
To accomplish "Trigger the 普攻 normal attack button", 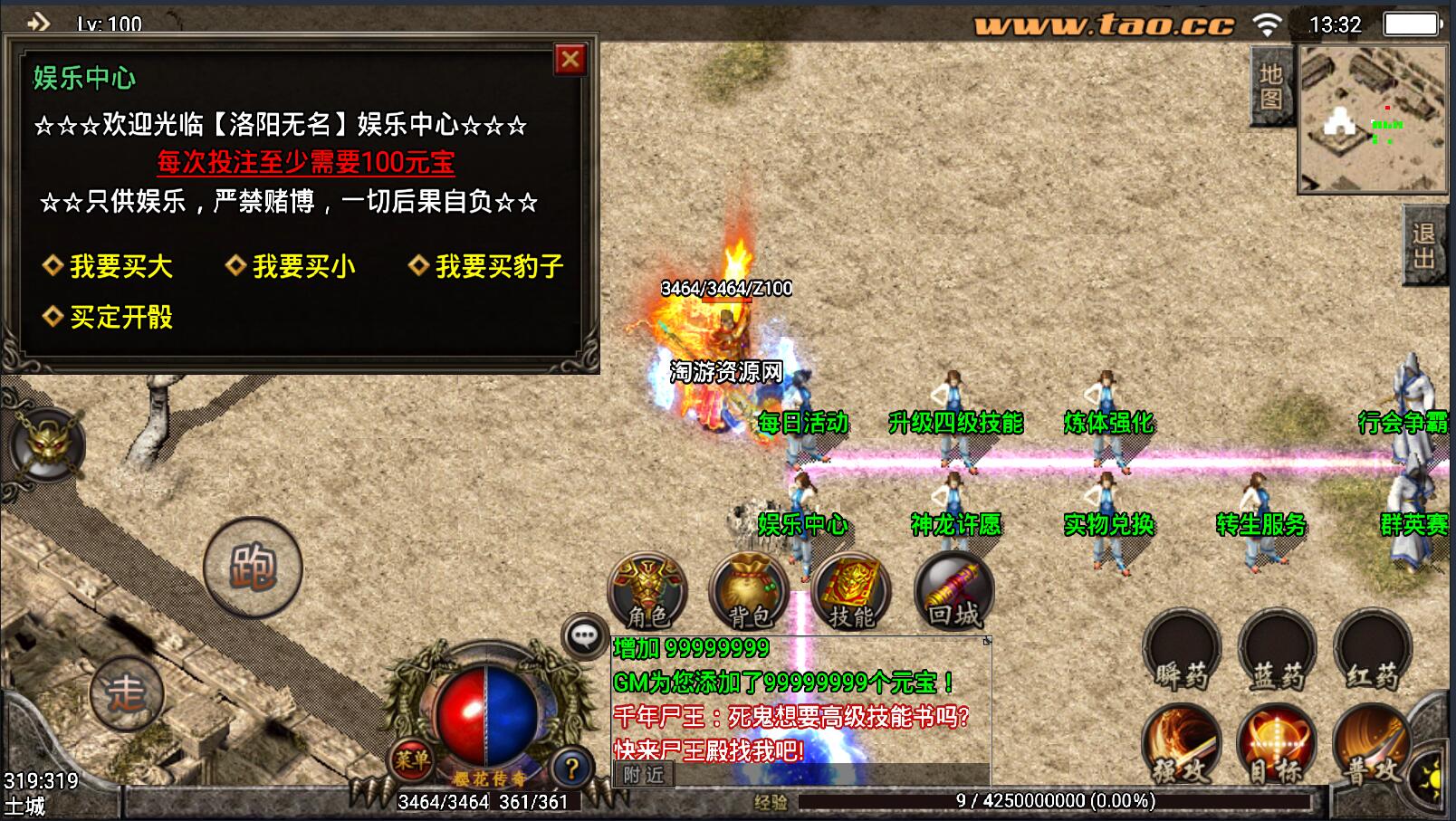I will pos(1371,746).
